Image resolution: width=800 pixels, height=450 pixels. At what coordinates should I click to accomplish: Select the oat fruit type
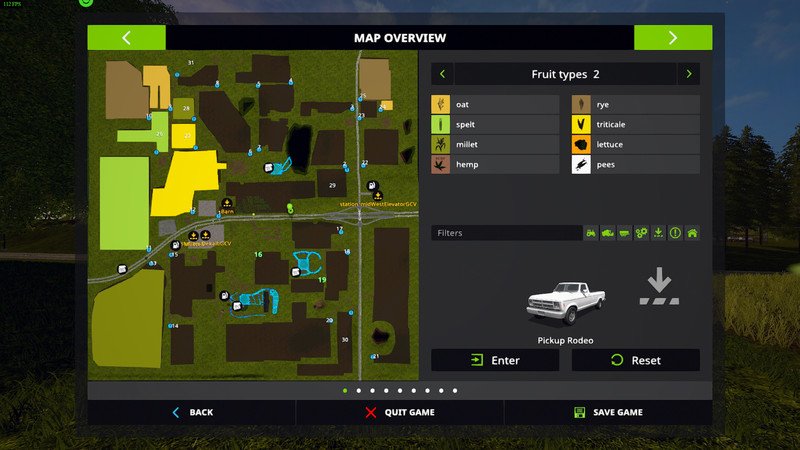point(495,104)
